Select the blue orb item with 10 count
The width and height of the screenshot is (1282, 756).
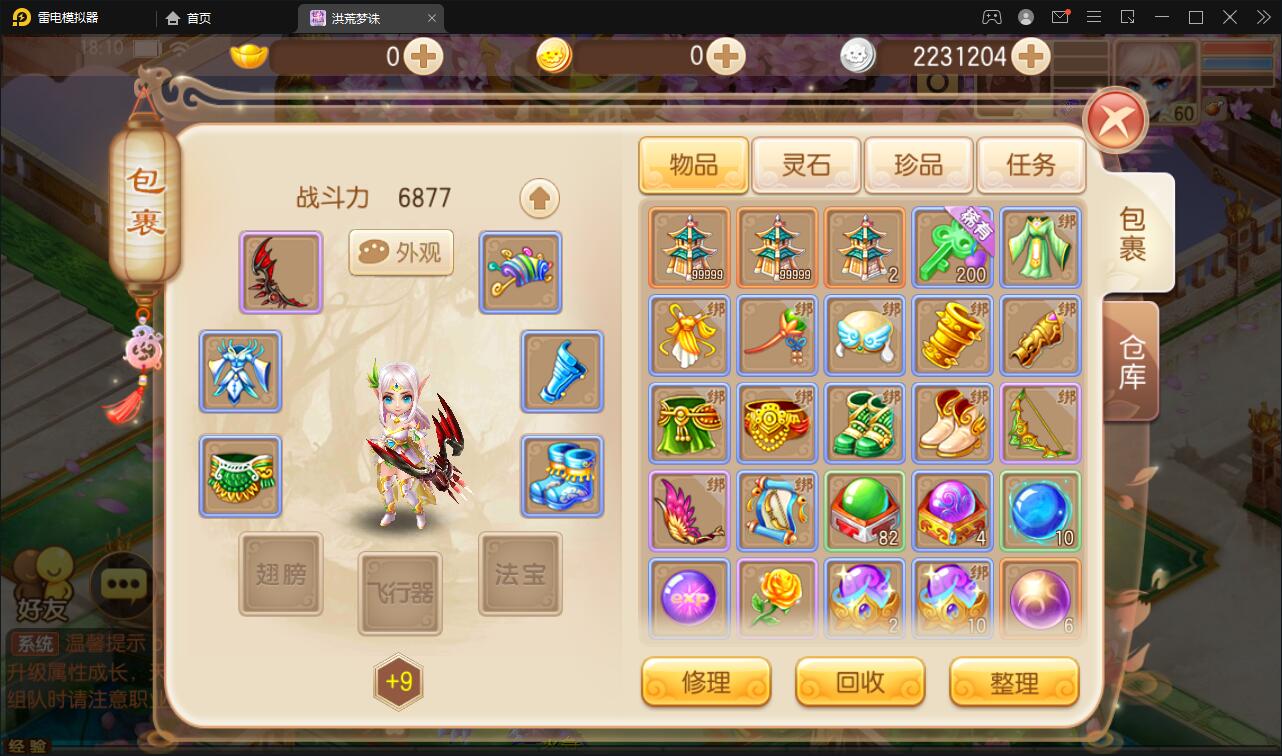[x=1040, y=511]
